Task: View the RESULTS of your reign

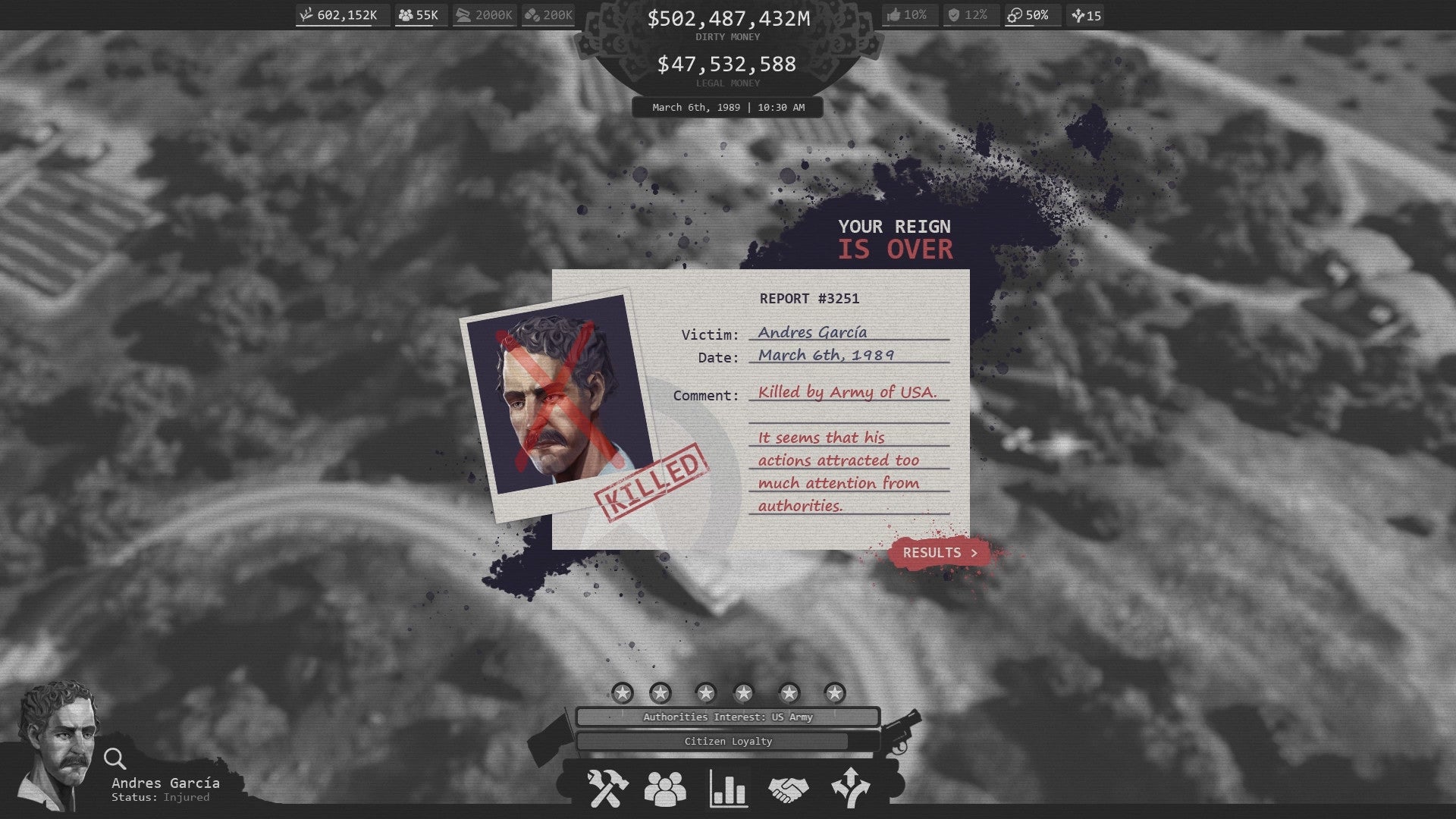Action: tap(939, 553)
